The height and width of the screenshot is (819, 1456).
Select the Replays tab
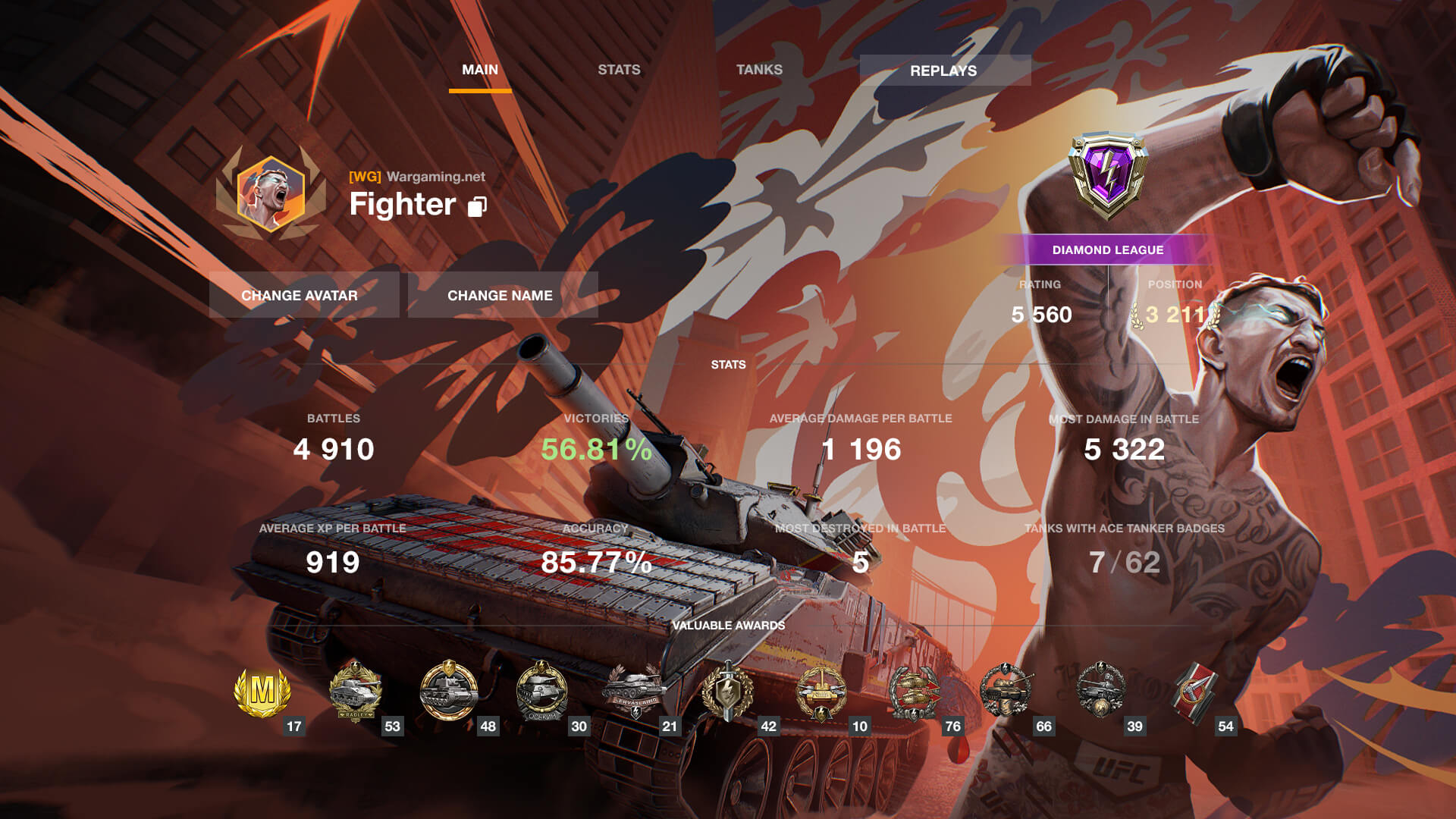coord(944,71)
